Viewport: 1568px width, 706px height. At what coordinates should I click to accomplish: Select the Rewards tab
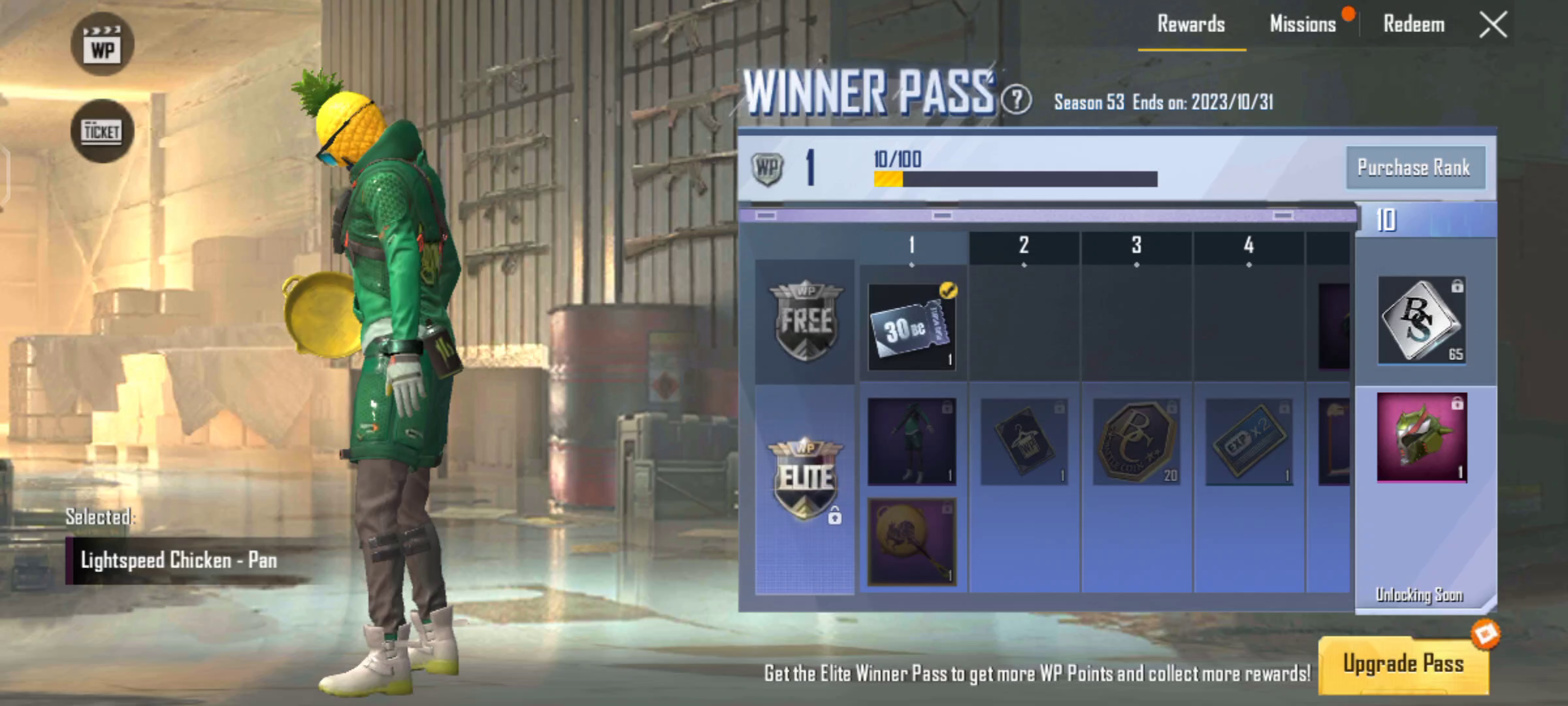click(x=1191, y=24)
